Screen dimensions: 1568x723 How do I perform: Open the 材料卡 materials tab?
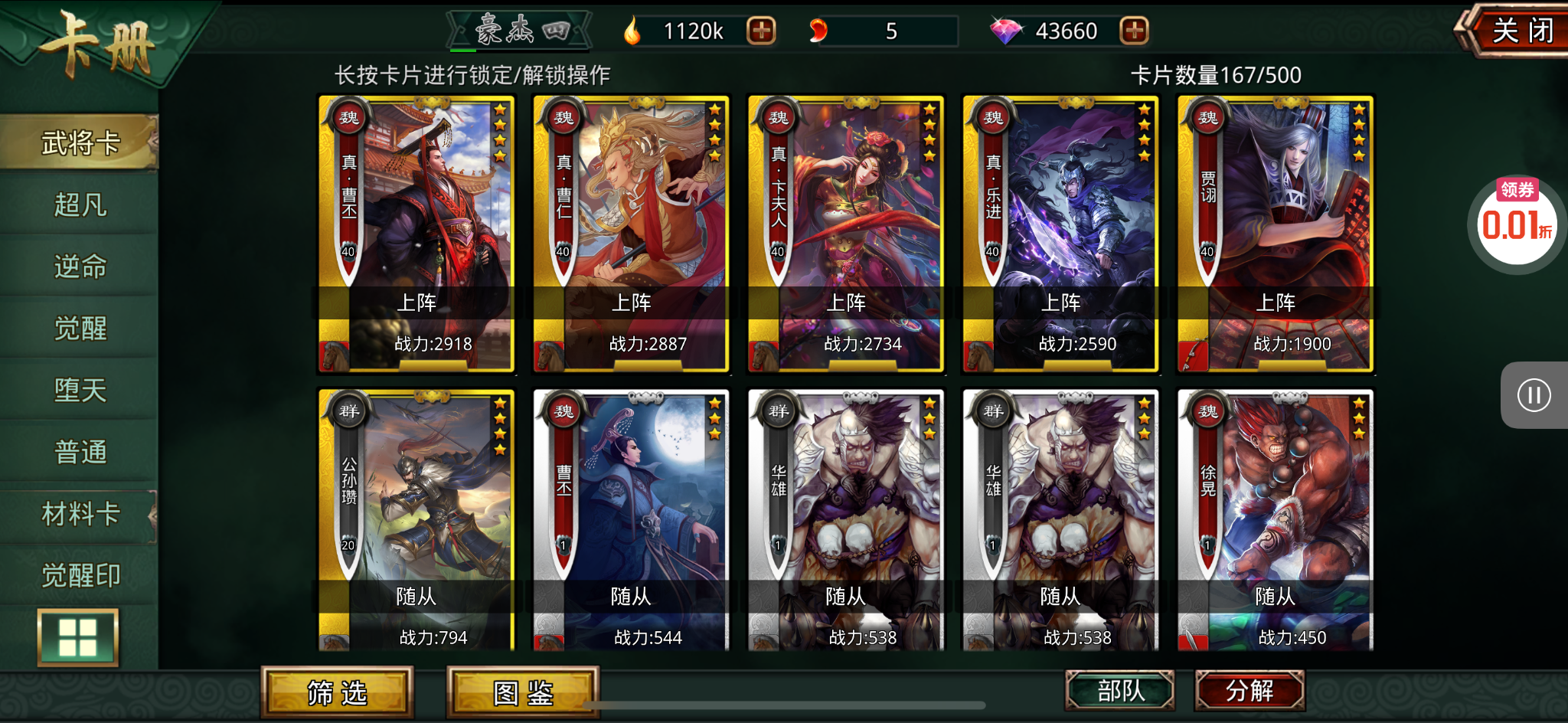[x=80, y=514]
